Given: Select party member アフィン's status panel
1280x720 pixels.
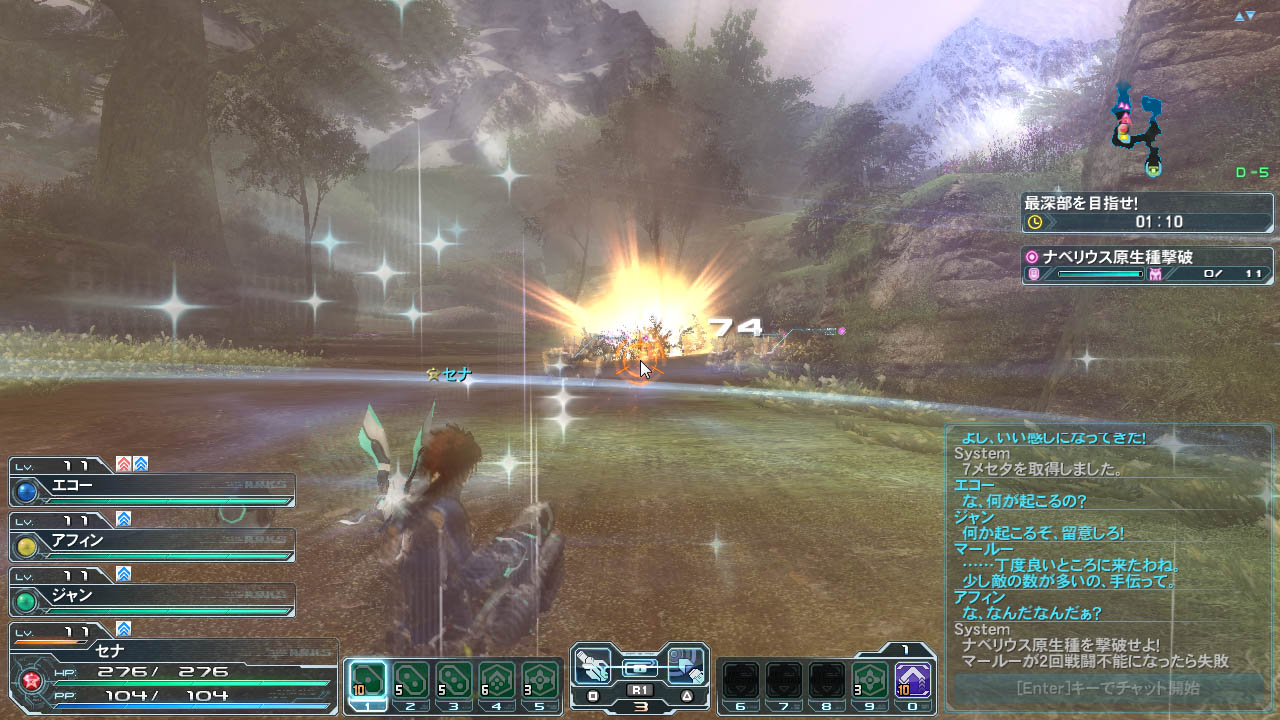Looking at the screenshot, I should [152, 544].
